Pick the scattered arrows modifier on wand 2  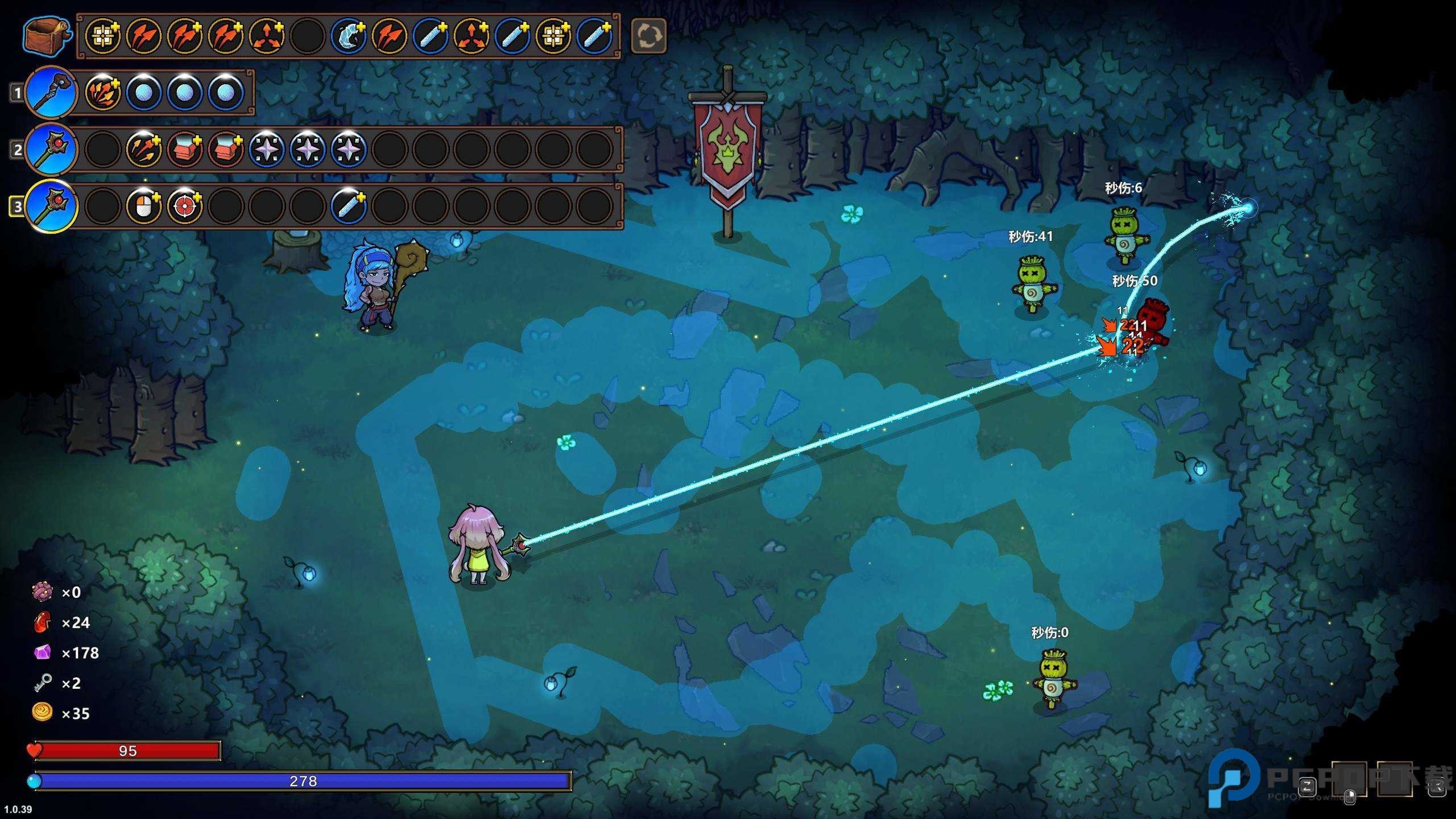click(144, 149)
